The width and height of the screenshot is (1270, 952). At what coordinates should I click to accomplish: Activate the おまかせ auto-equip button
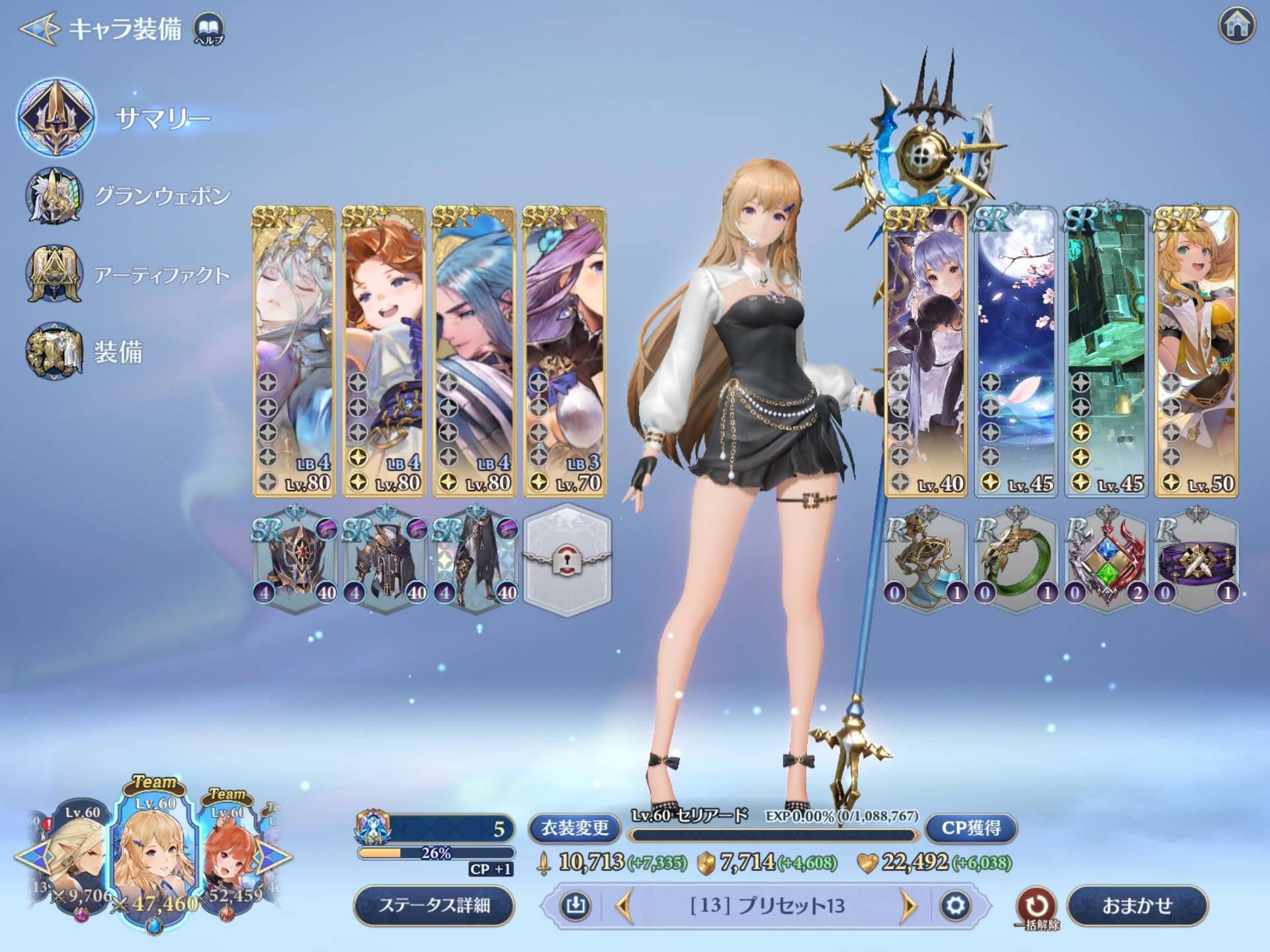1136,905
